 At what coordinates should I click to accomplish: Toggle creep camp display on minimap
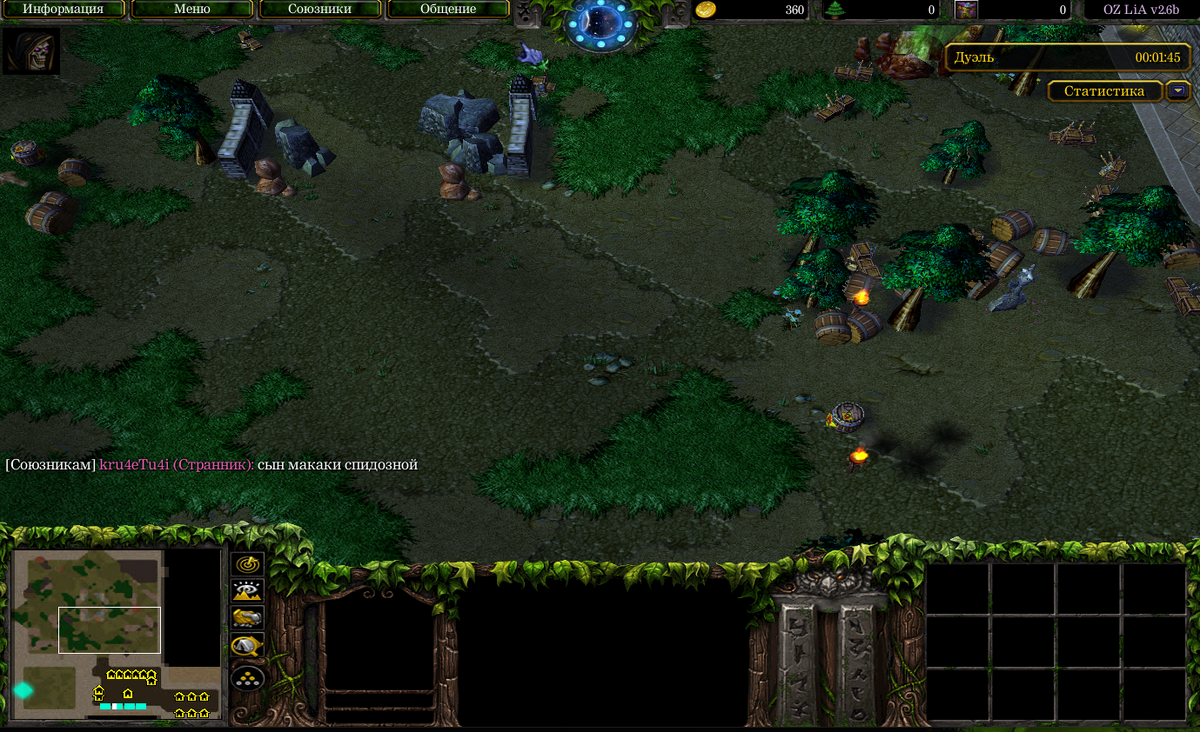[x=248, y=646]
